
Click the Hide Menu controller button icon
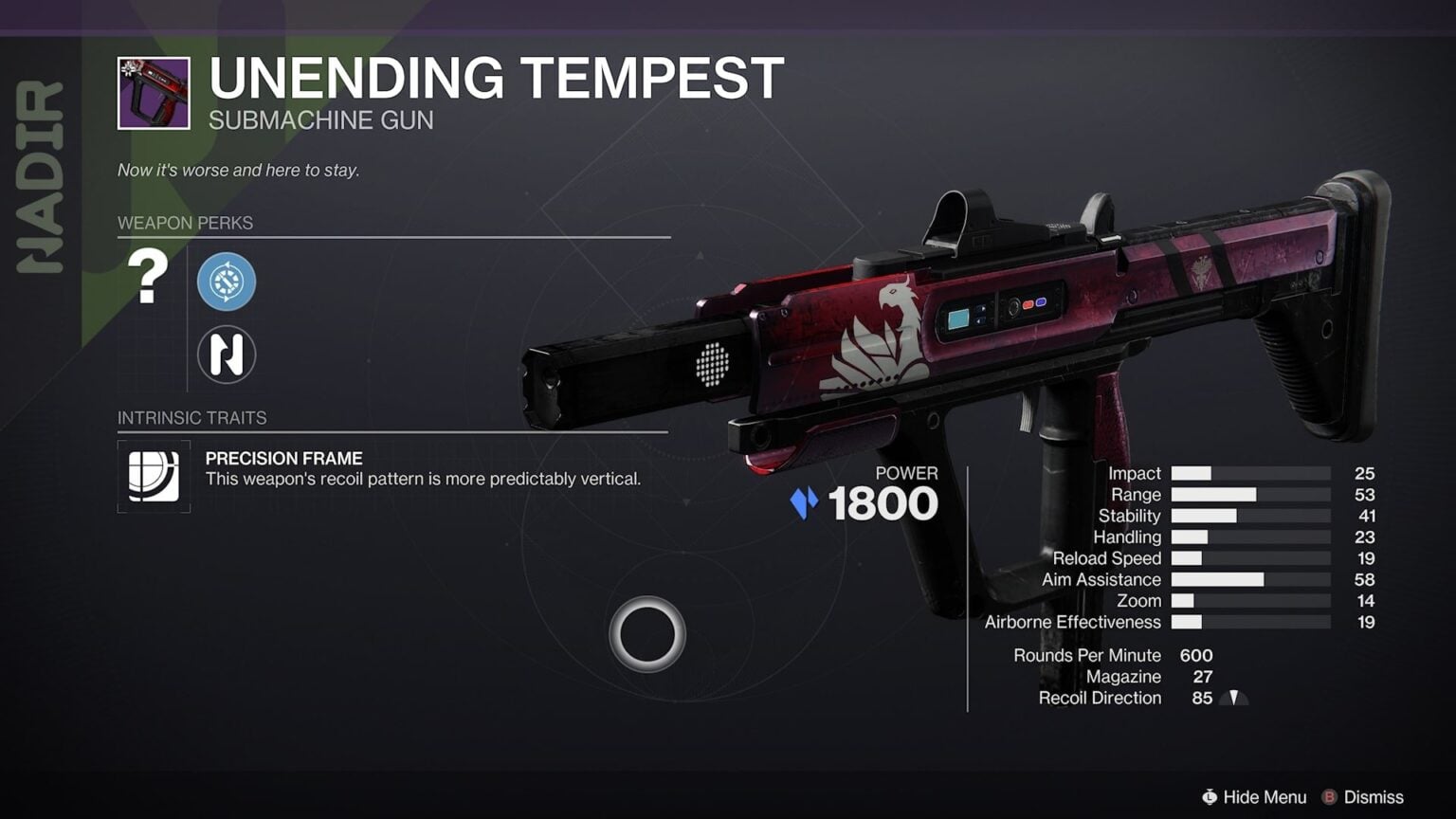(1210, 797)
